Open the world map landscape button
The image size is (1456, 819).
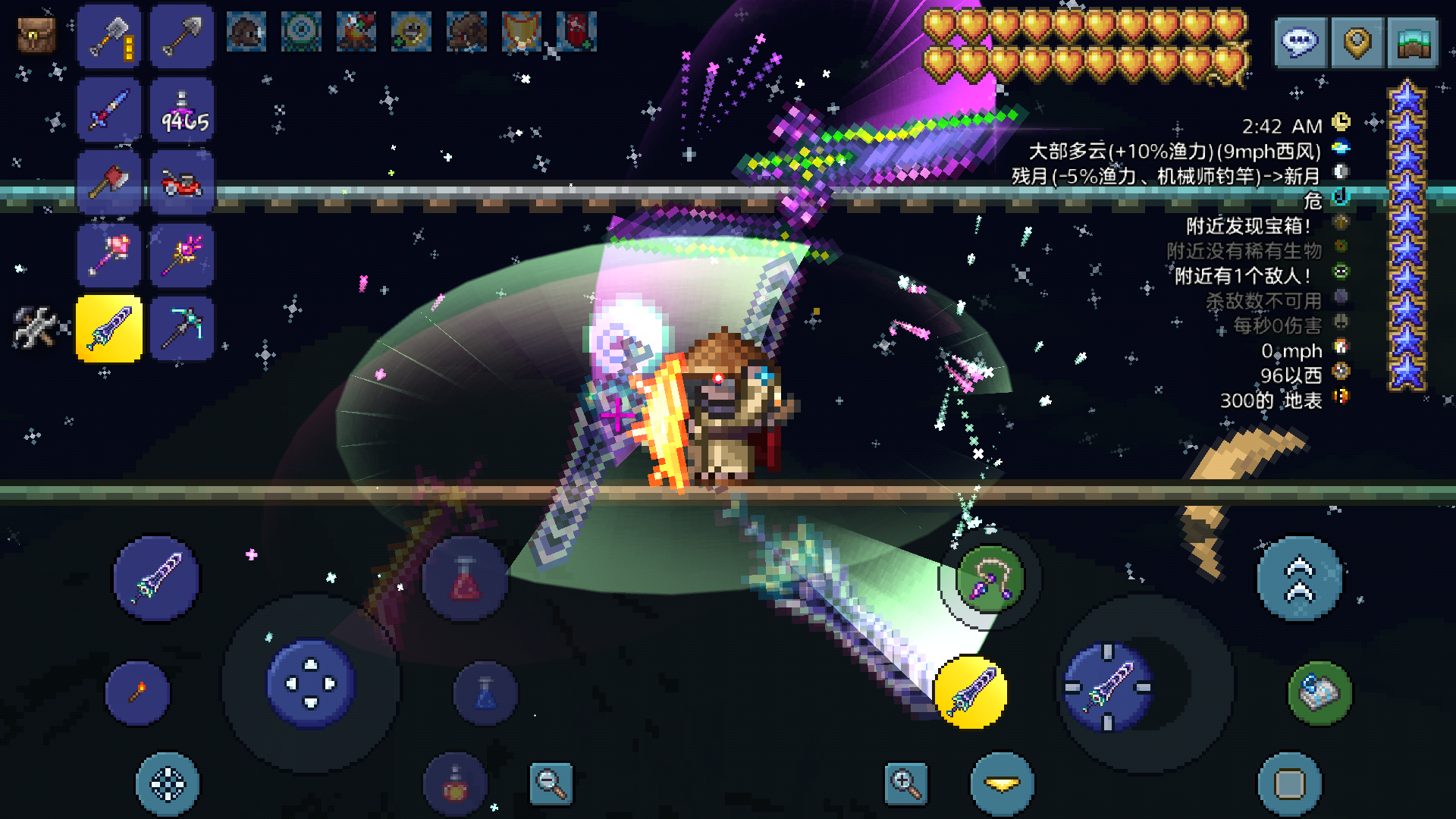tap(1413, 42)
